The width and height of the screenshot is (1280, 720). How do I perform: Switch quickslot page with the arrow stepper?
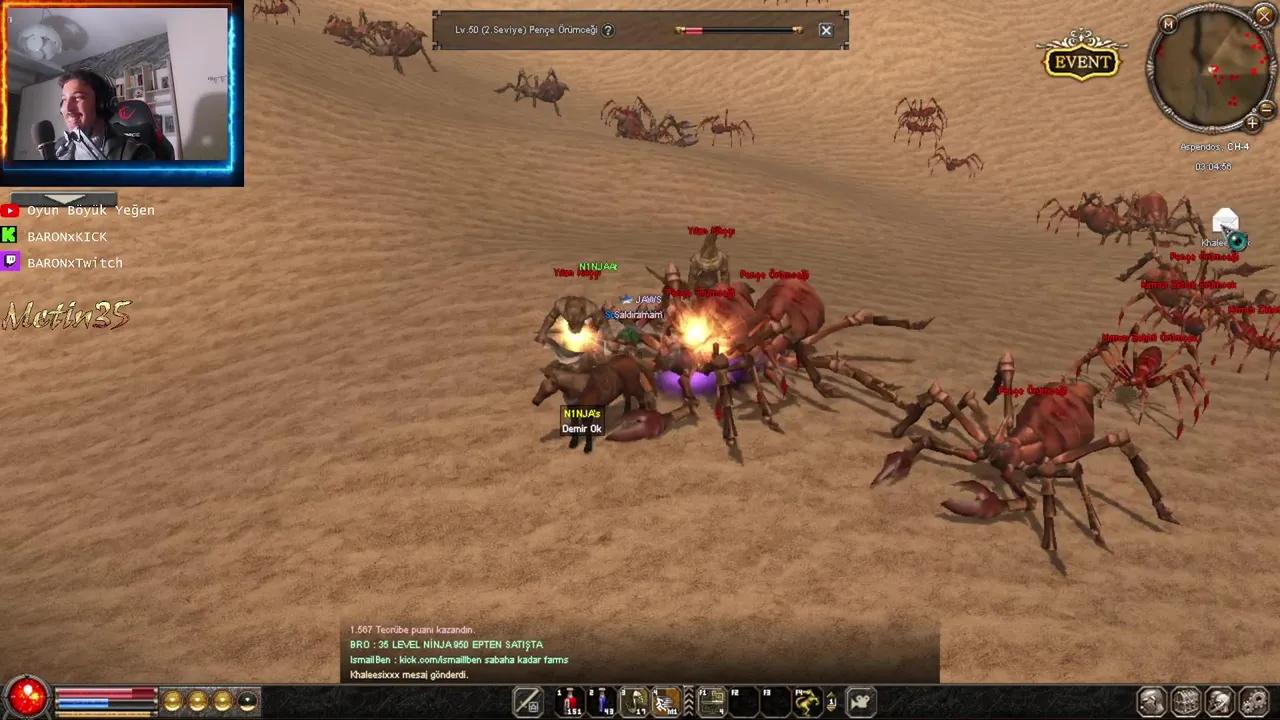(831, 702)
